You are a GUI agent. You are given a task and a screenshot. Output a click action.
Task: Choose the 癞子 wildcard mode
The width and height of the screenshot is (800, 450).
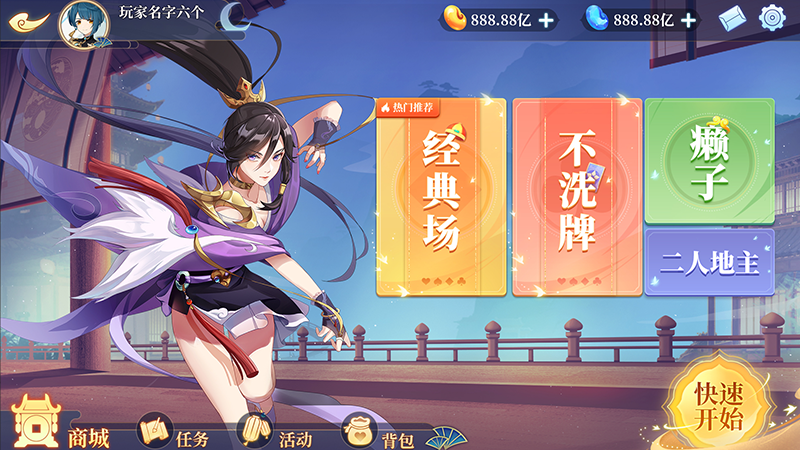click(709, 160)
